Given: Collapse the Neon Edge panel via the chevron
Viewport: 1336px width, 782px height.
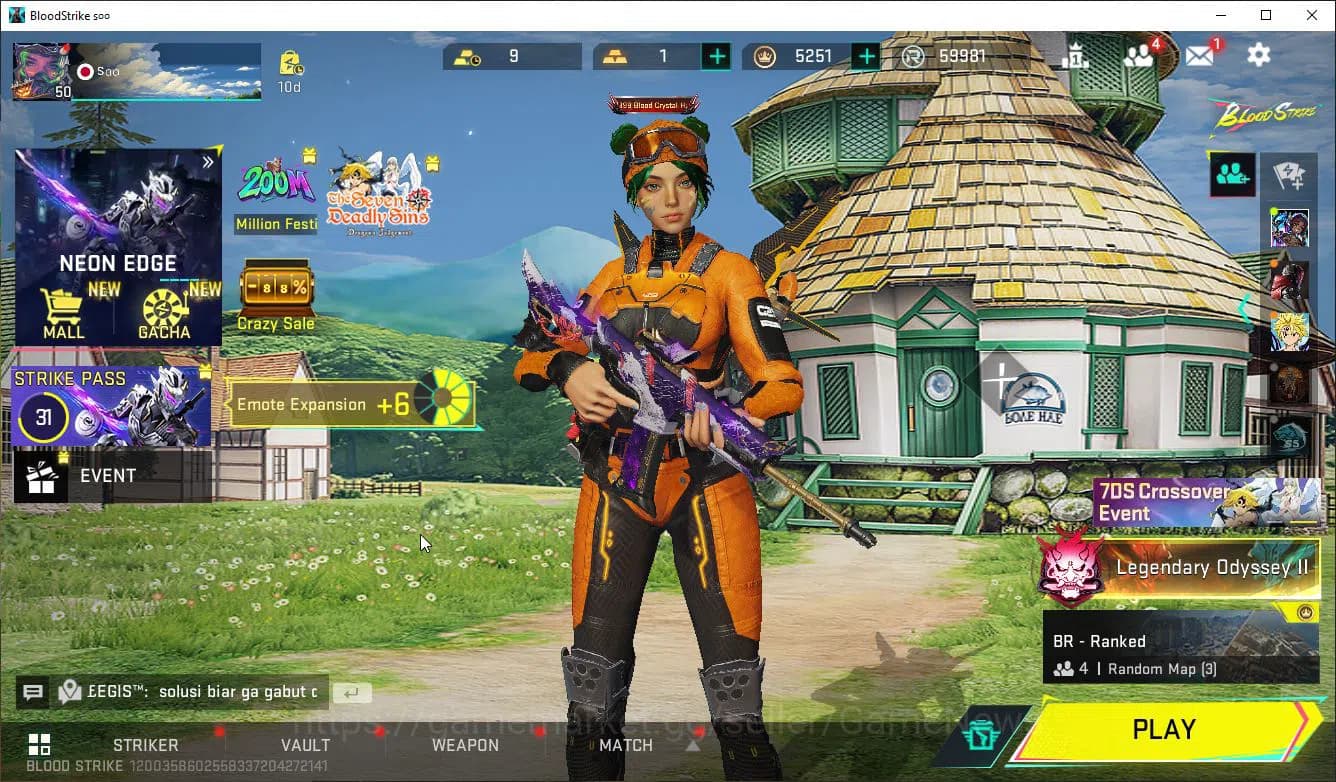Looking at the screenshot, I should pyautogui.click(x=208, y=160).
